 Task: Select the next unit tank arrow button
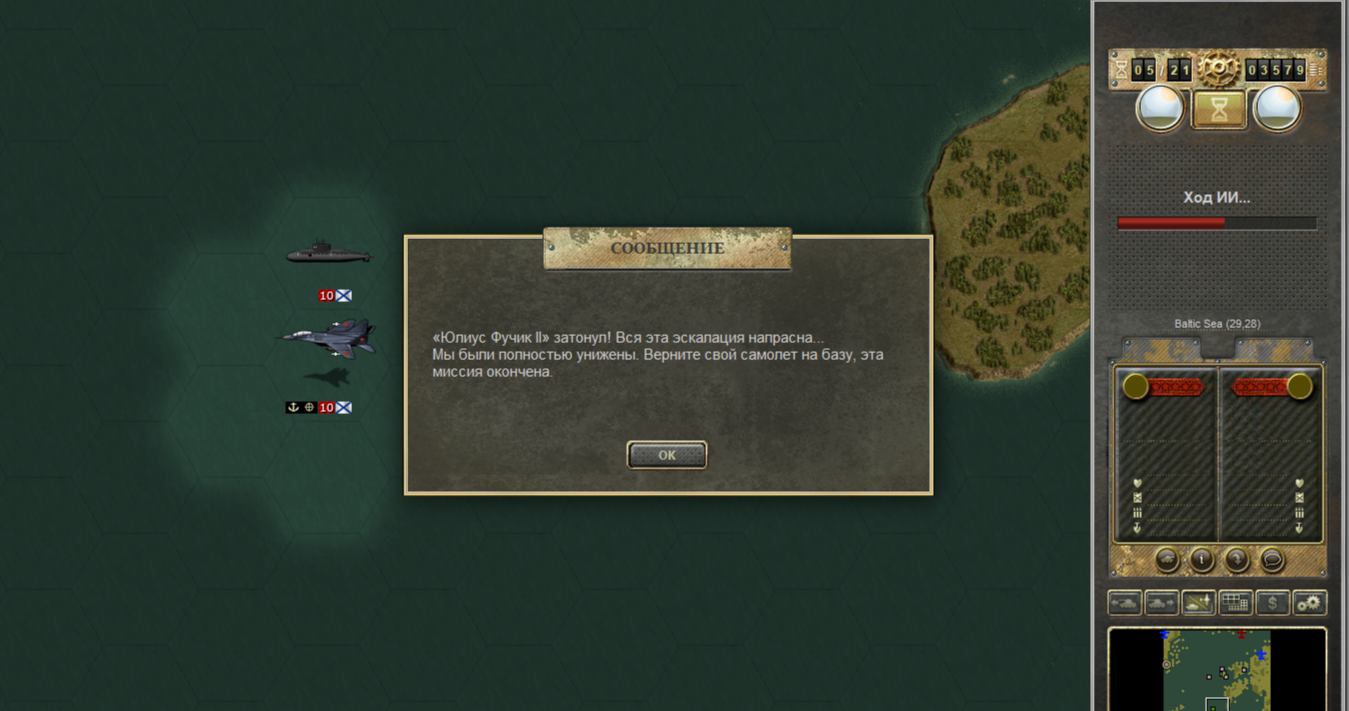coord(1161,603)
